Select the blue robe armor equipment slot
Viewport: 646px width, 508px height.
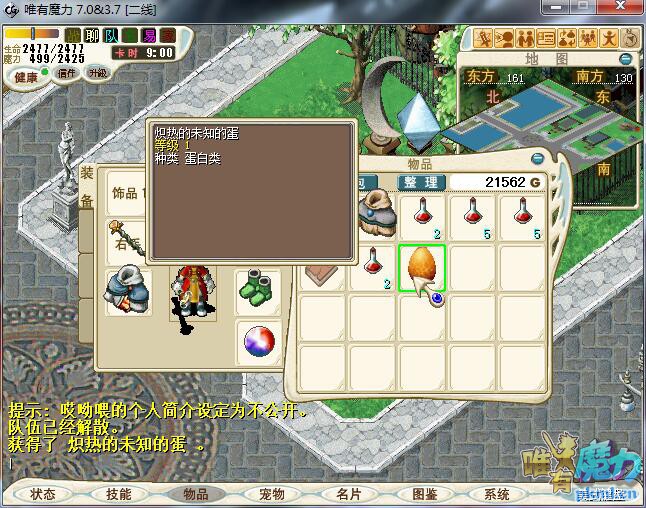coord(129,290)
